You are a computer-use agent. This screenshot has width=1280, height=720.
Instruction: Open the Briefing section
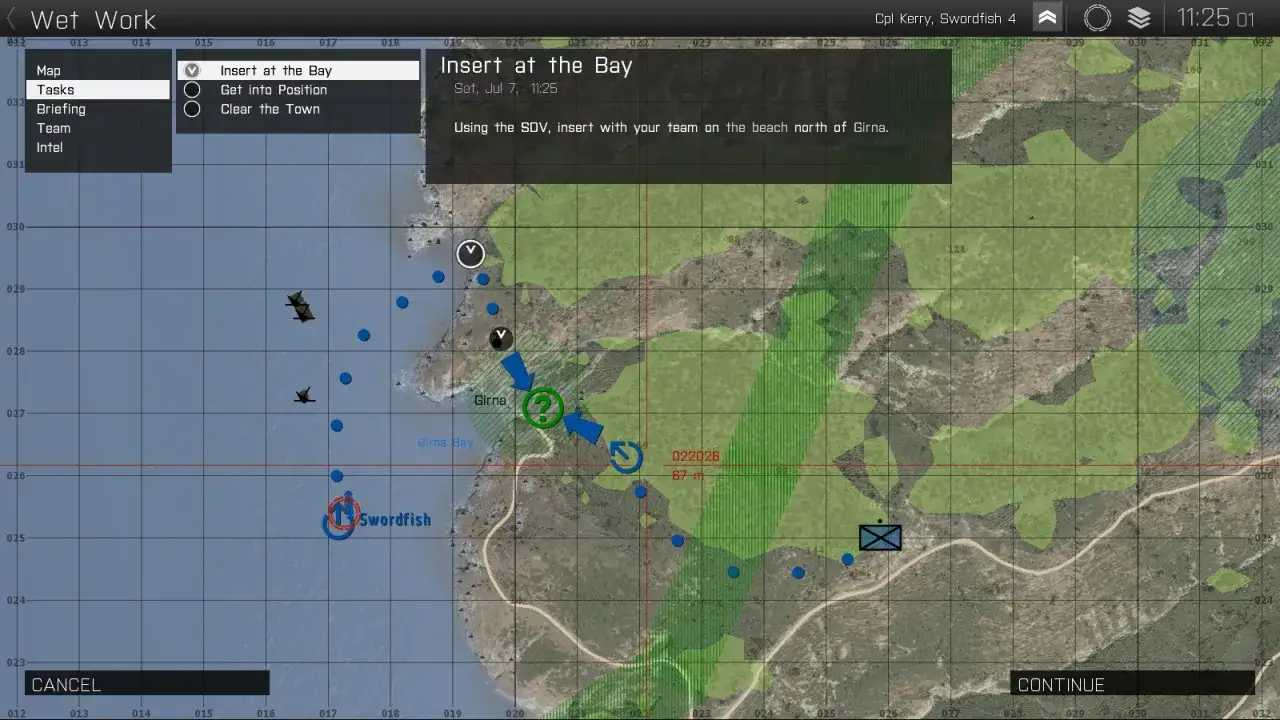click(x=61, y=108)
